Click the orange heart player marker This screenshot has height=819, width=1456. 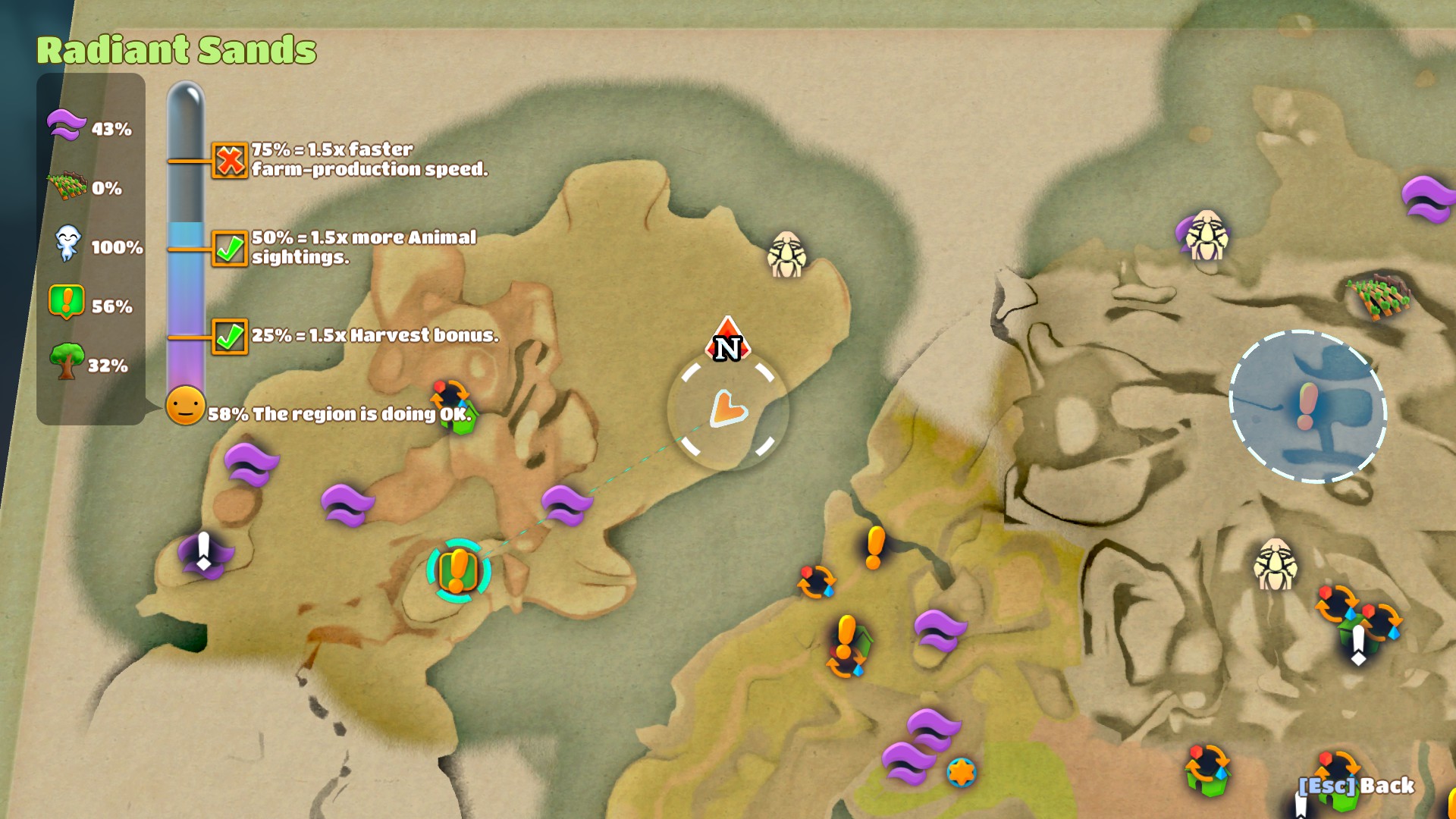[x=728, y=409]
